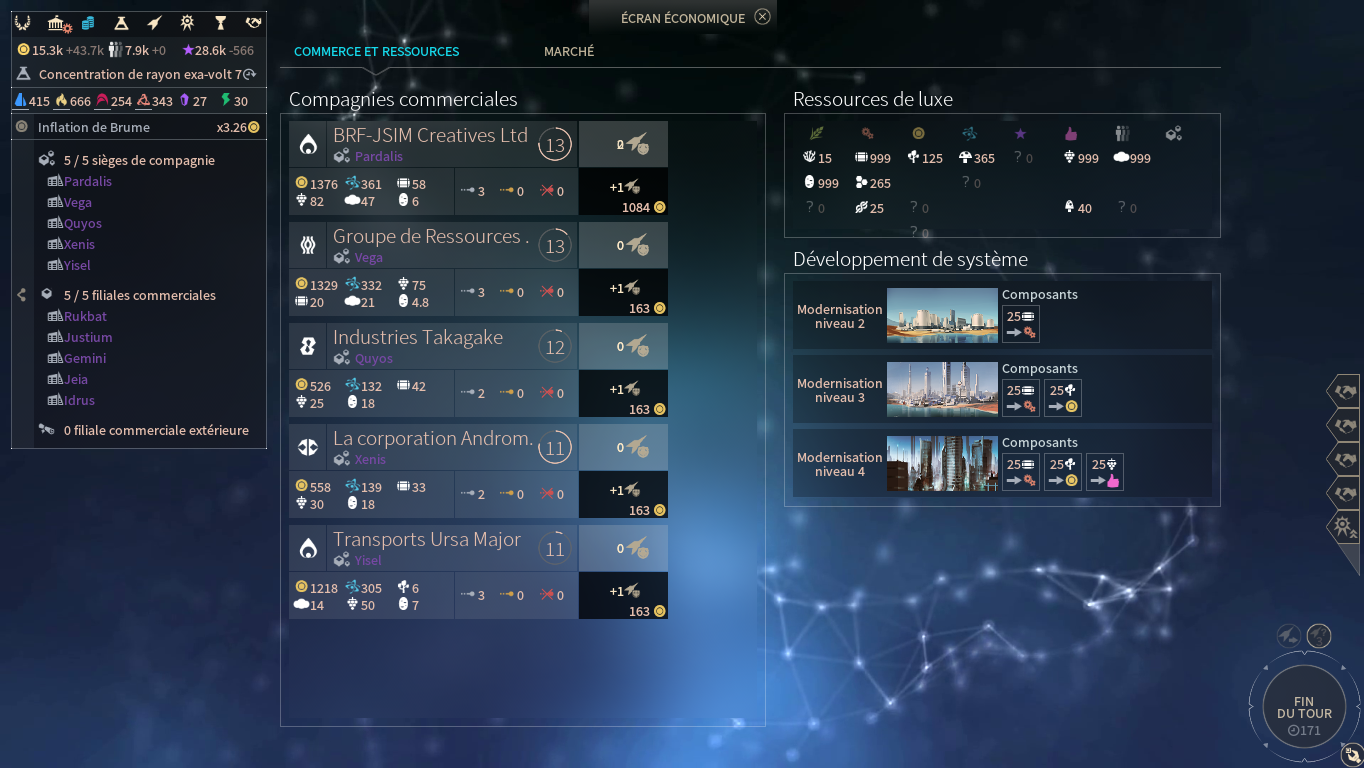Screen dimensions: 1364x768
Task: Open the senate building icon
Action: [59, 22]
